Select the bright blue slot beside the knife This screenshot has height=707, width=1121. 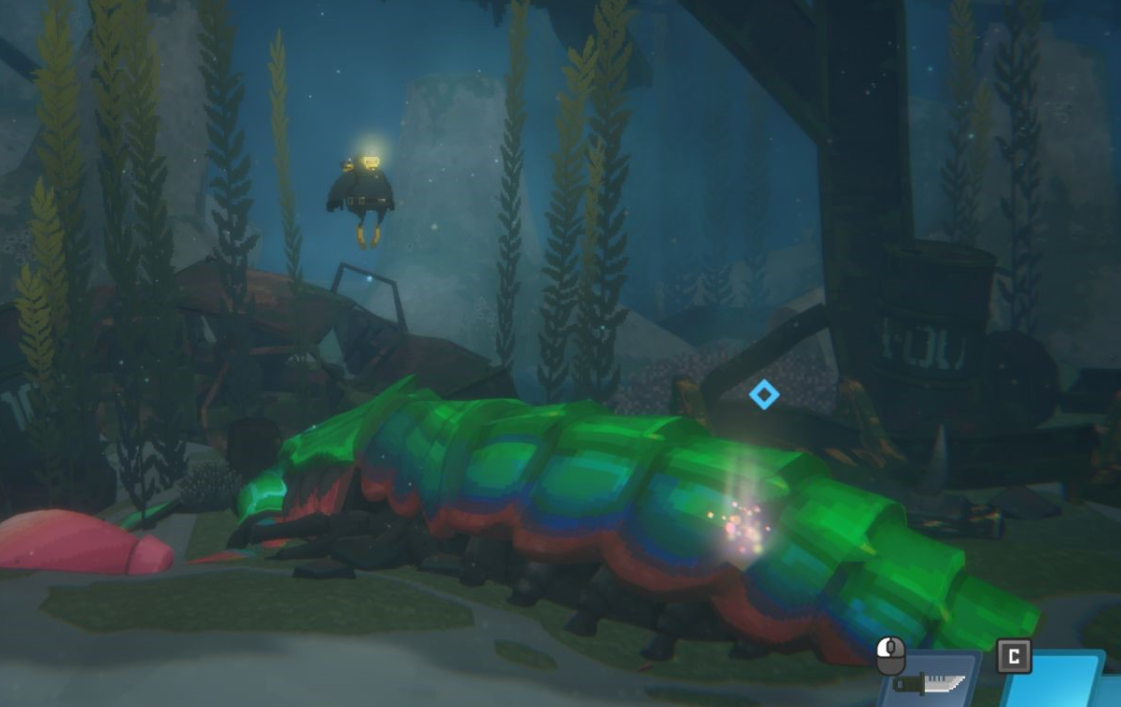point(1060,682)
